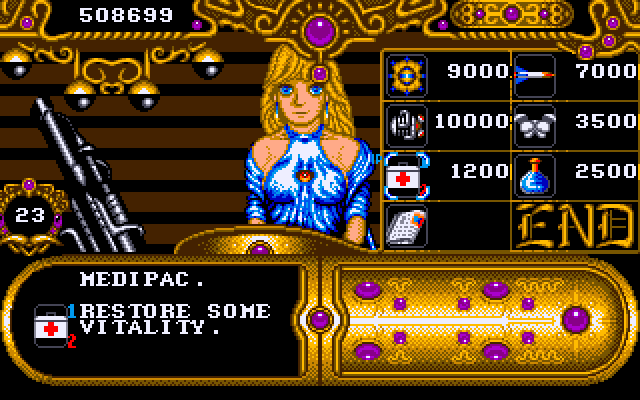Exit the shop with END
640x400 pixels.
(573, 227)
